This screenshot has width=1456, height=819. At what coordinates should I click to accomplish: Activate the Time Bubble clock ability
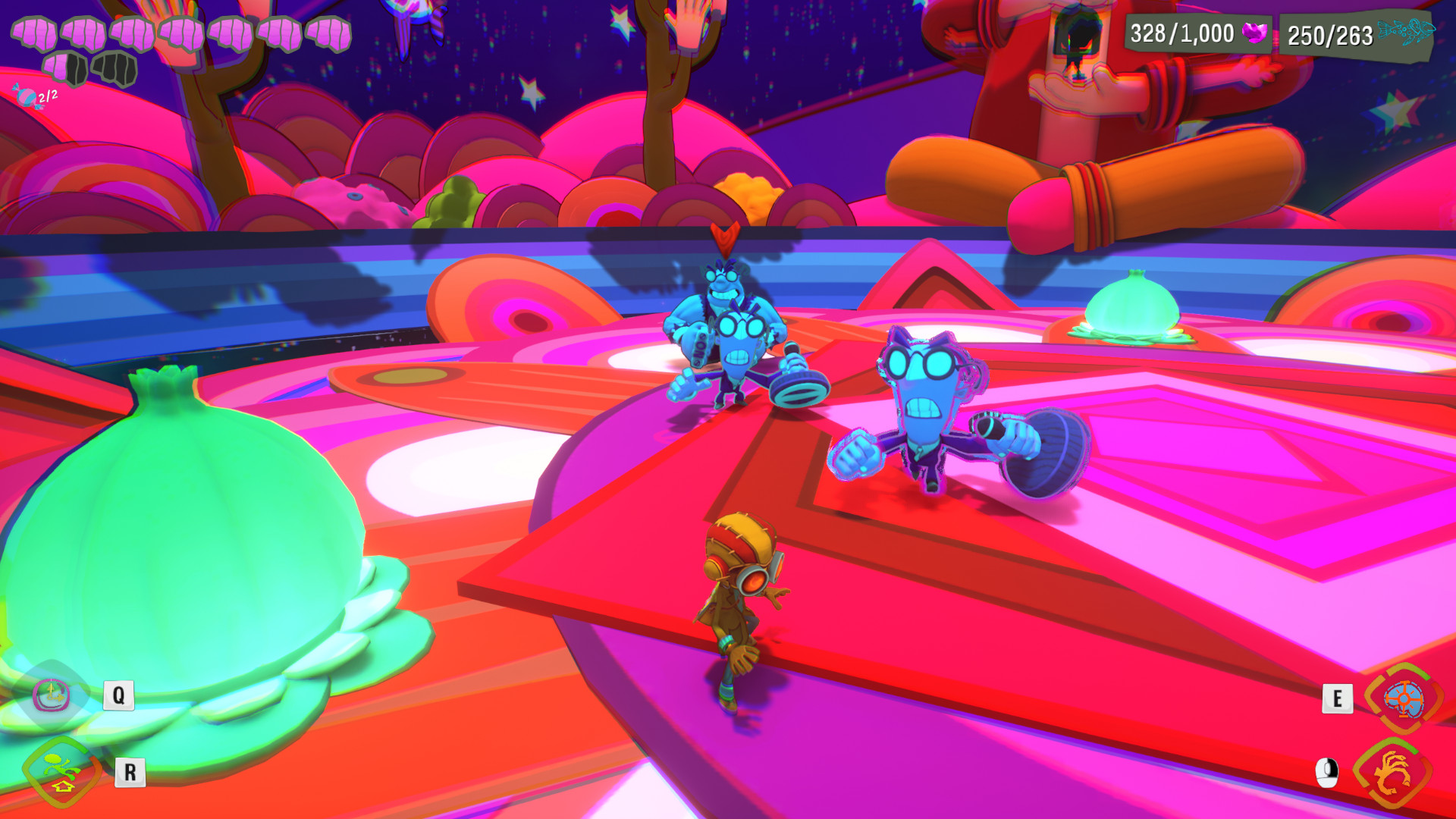pos(52,695)
